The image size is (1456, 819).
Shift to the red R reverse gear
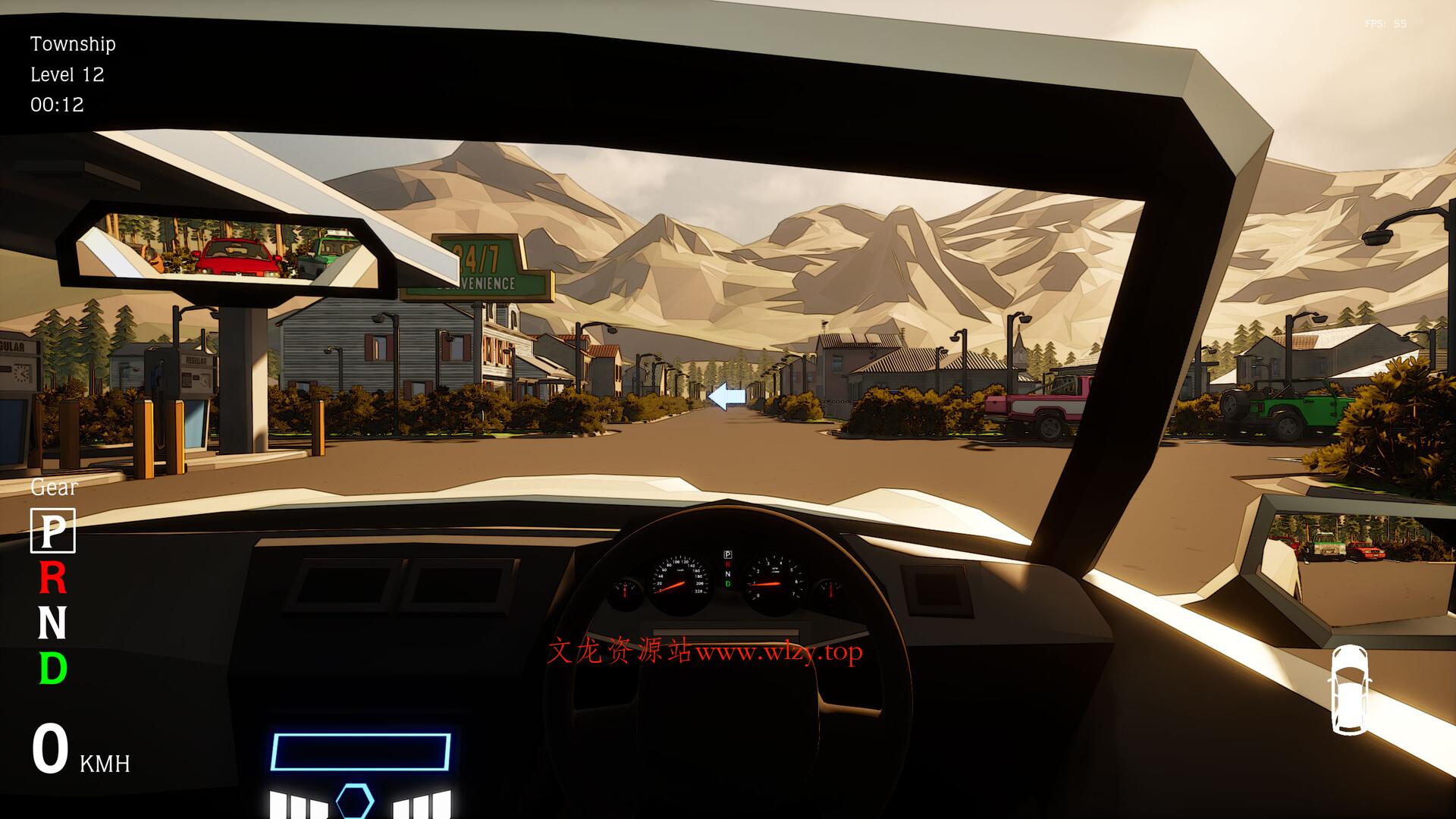[52, 579]
